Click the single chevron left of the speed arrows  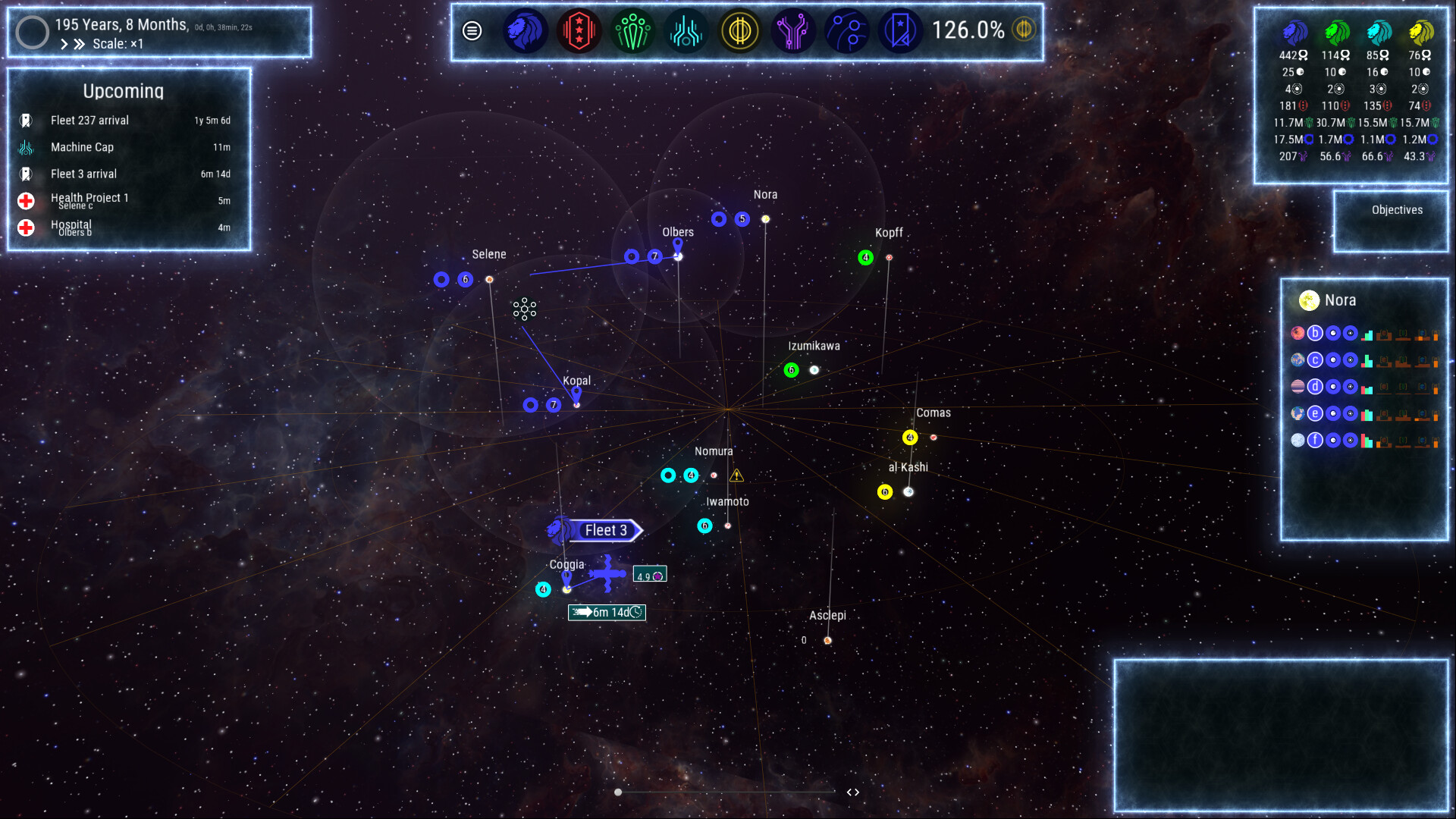point(64,44)
